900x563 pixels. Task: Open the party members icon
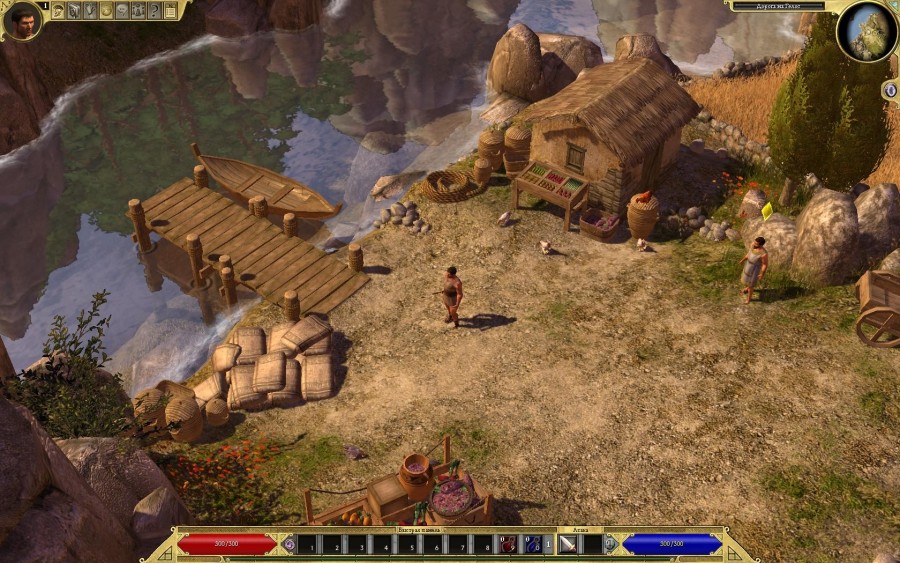click(138, 11)
